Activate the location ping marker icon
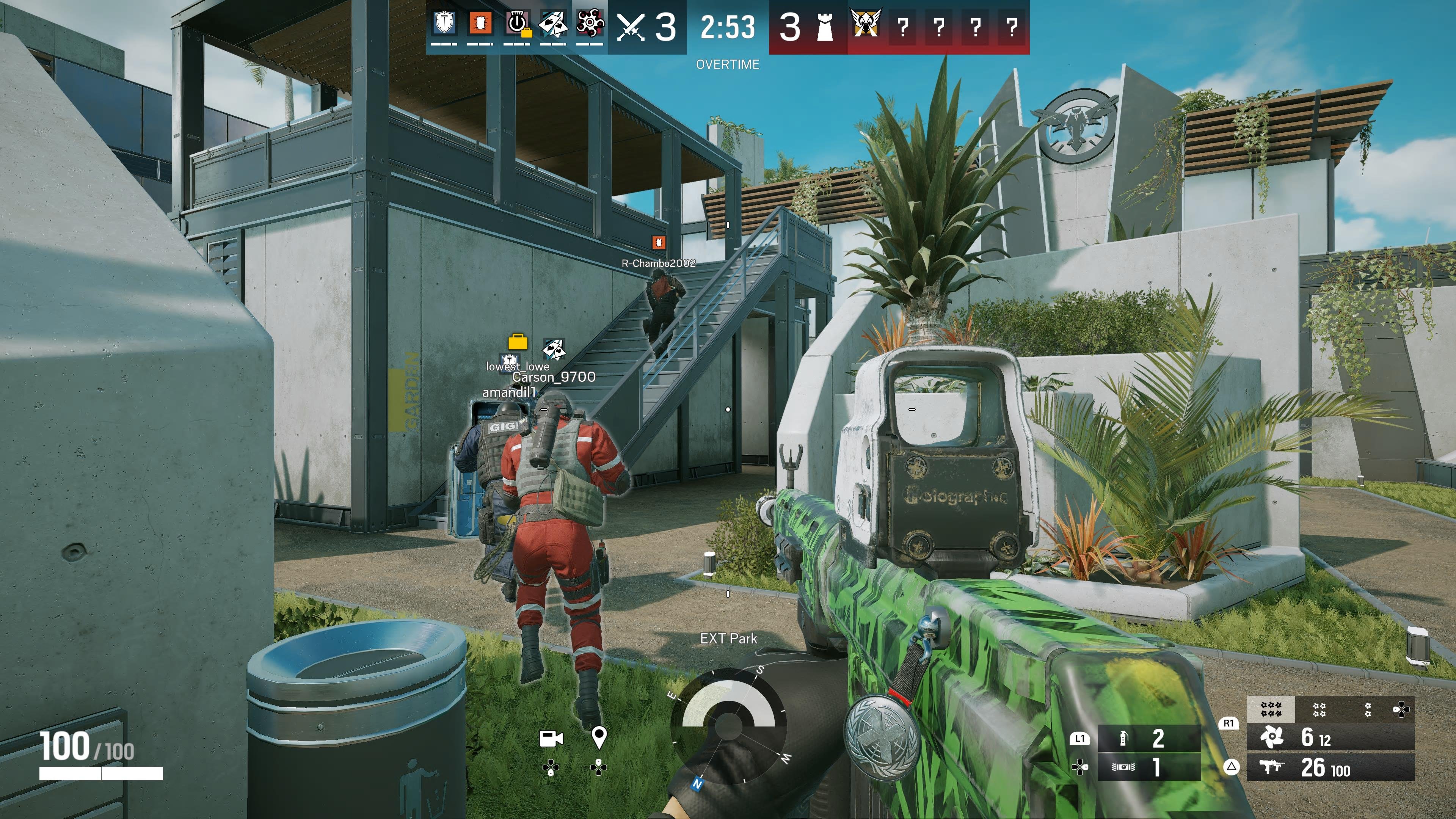Viewport: 1456px width, 819px height. pyautogui.click(x=599, y=737)
